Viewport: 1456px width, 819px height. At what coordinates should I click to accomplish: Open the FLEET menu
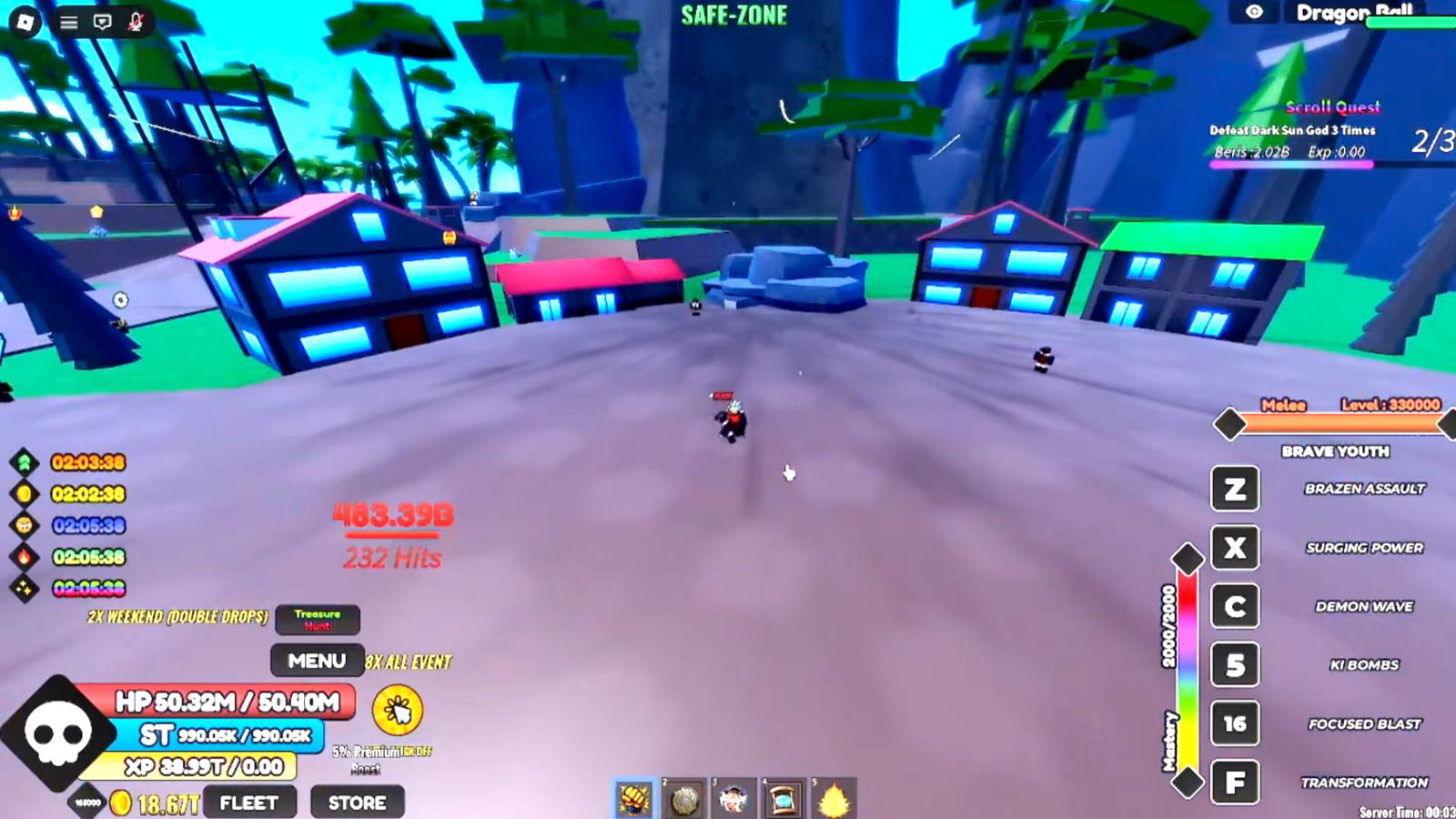(x=249, y=803)
